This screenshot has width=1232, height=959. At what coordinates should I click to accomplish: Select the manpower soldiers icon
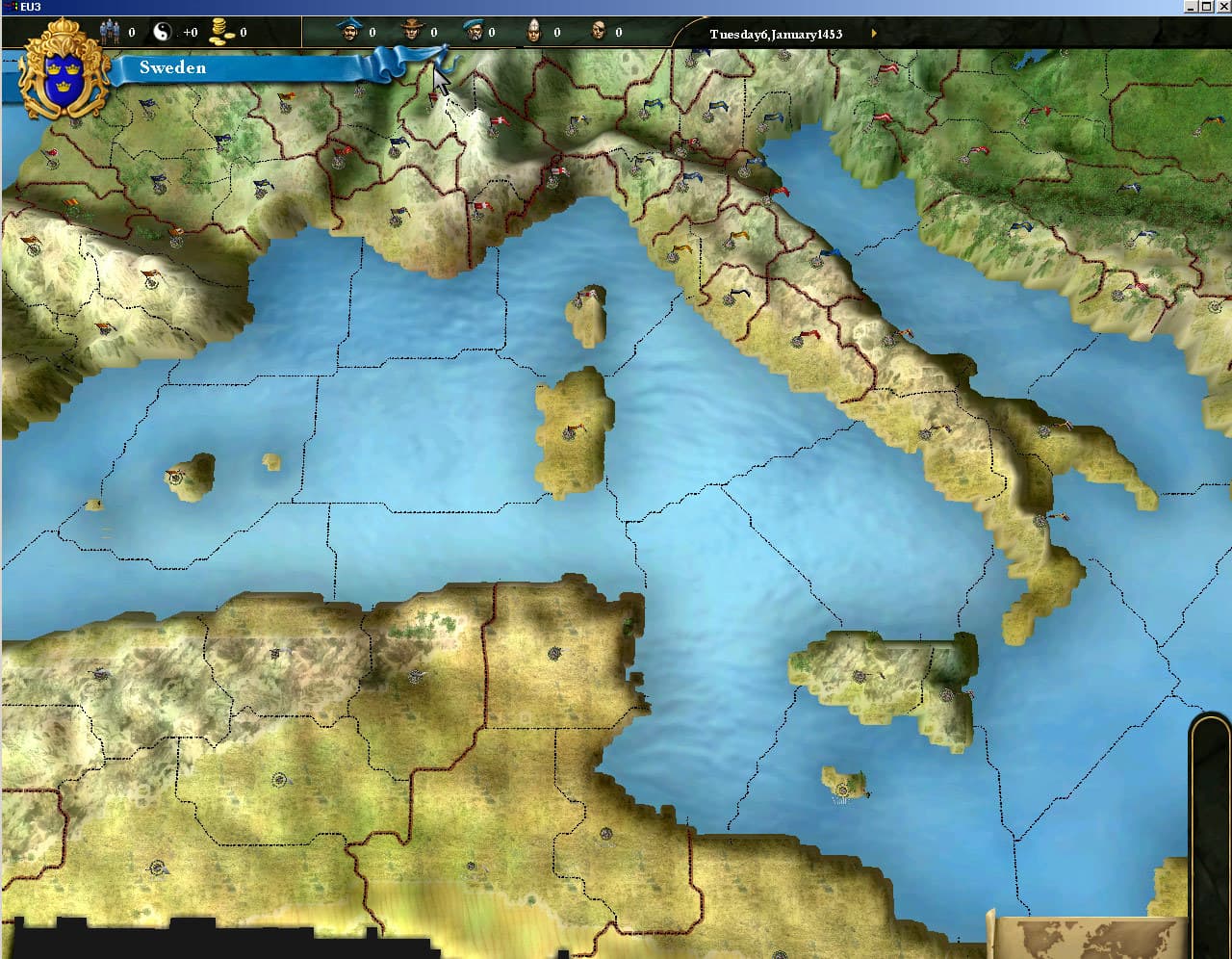pos(111,30)
